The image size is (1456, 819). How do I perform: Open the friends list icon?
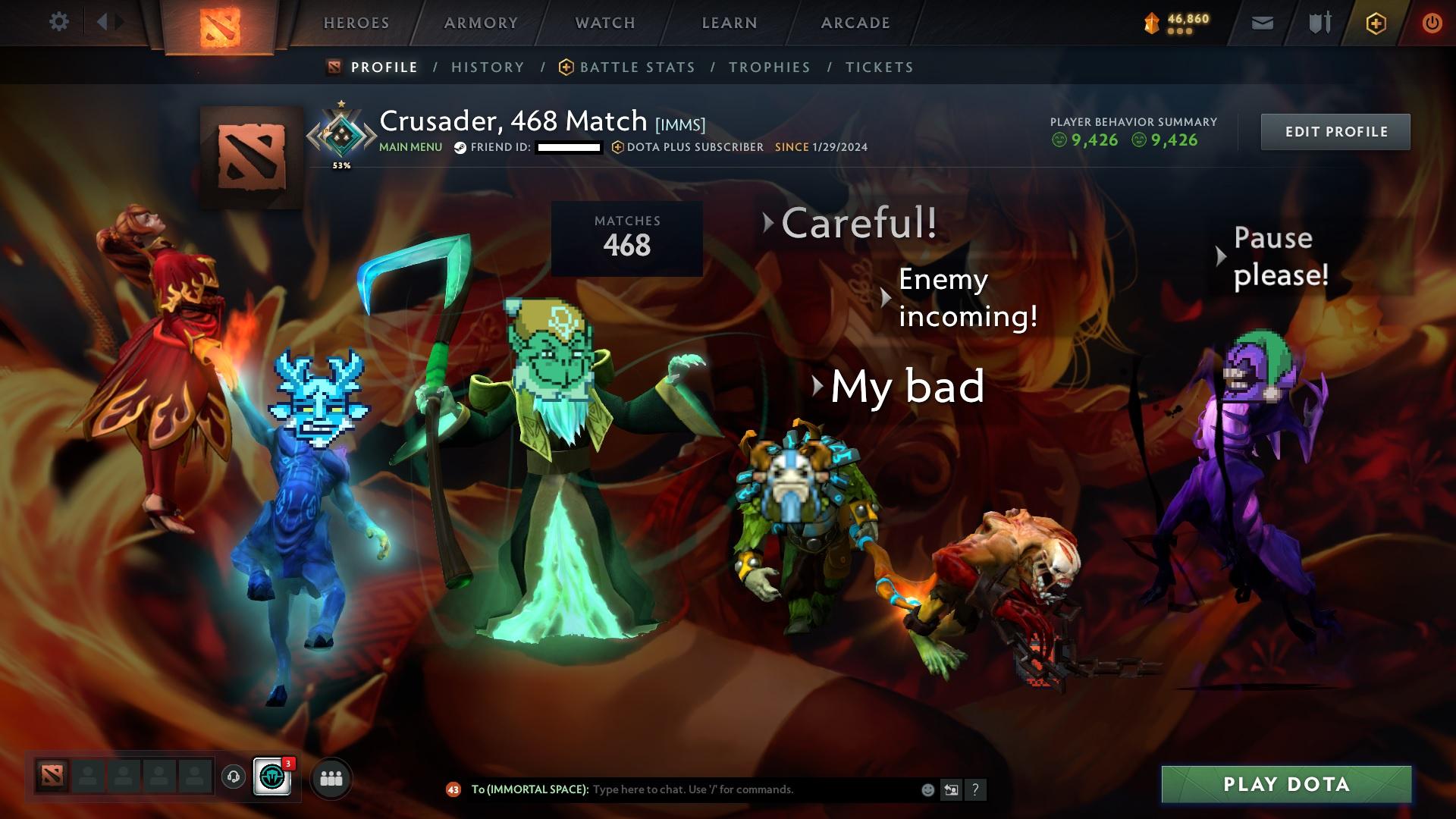tap(331, 778)
